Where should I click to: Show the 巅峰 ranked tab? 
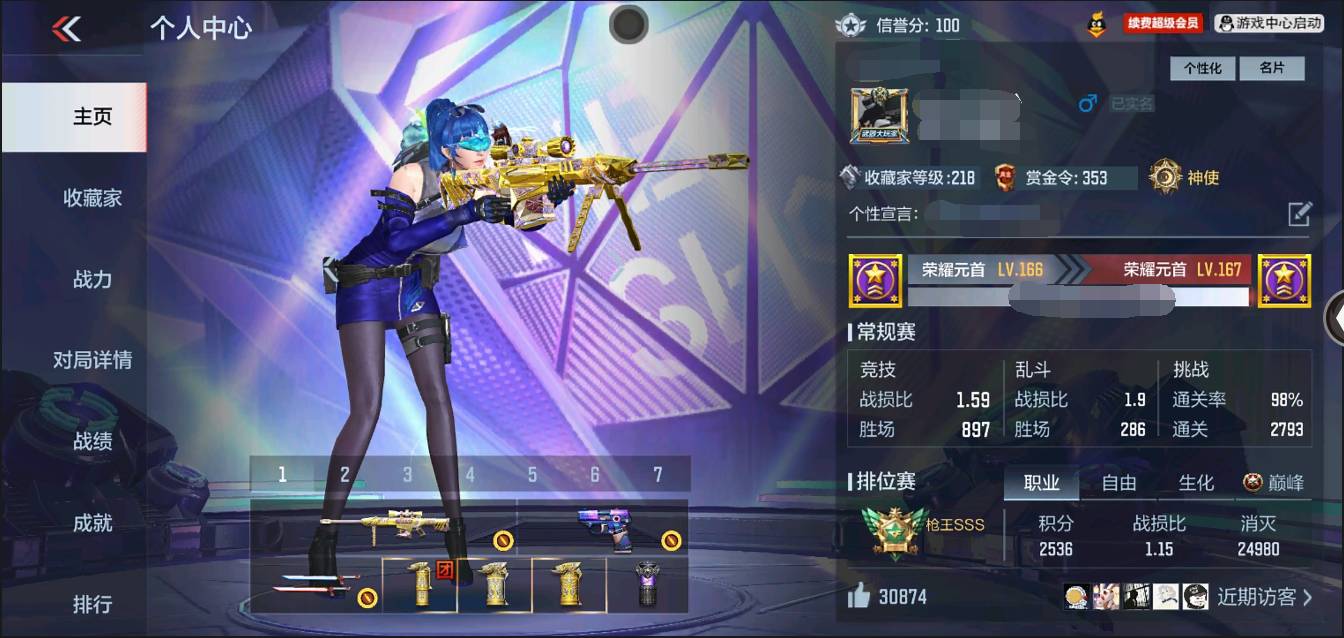(1274, 483)
